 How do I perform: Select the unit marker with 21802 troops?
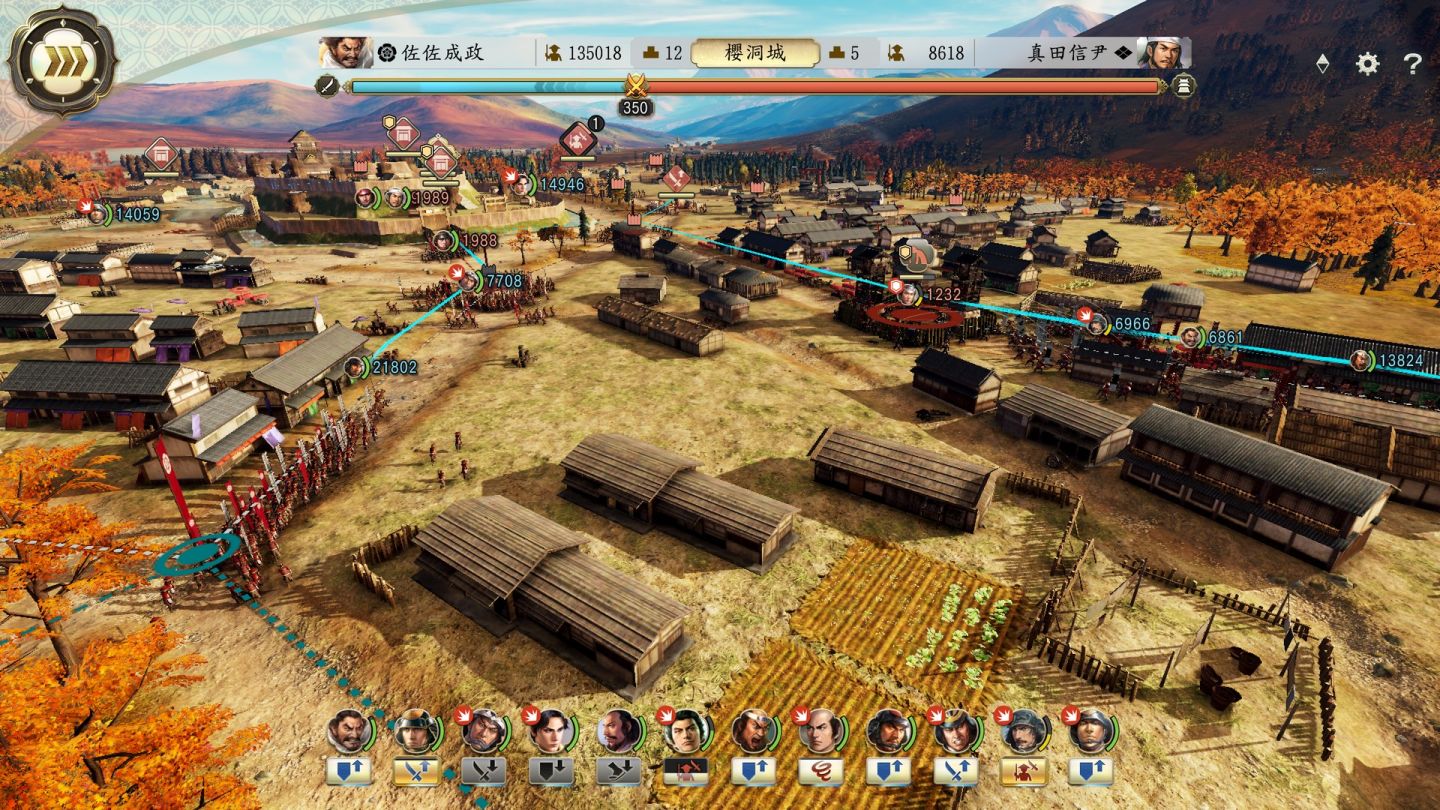(356, 367)
